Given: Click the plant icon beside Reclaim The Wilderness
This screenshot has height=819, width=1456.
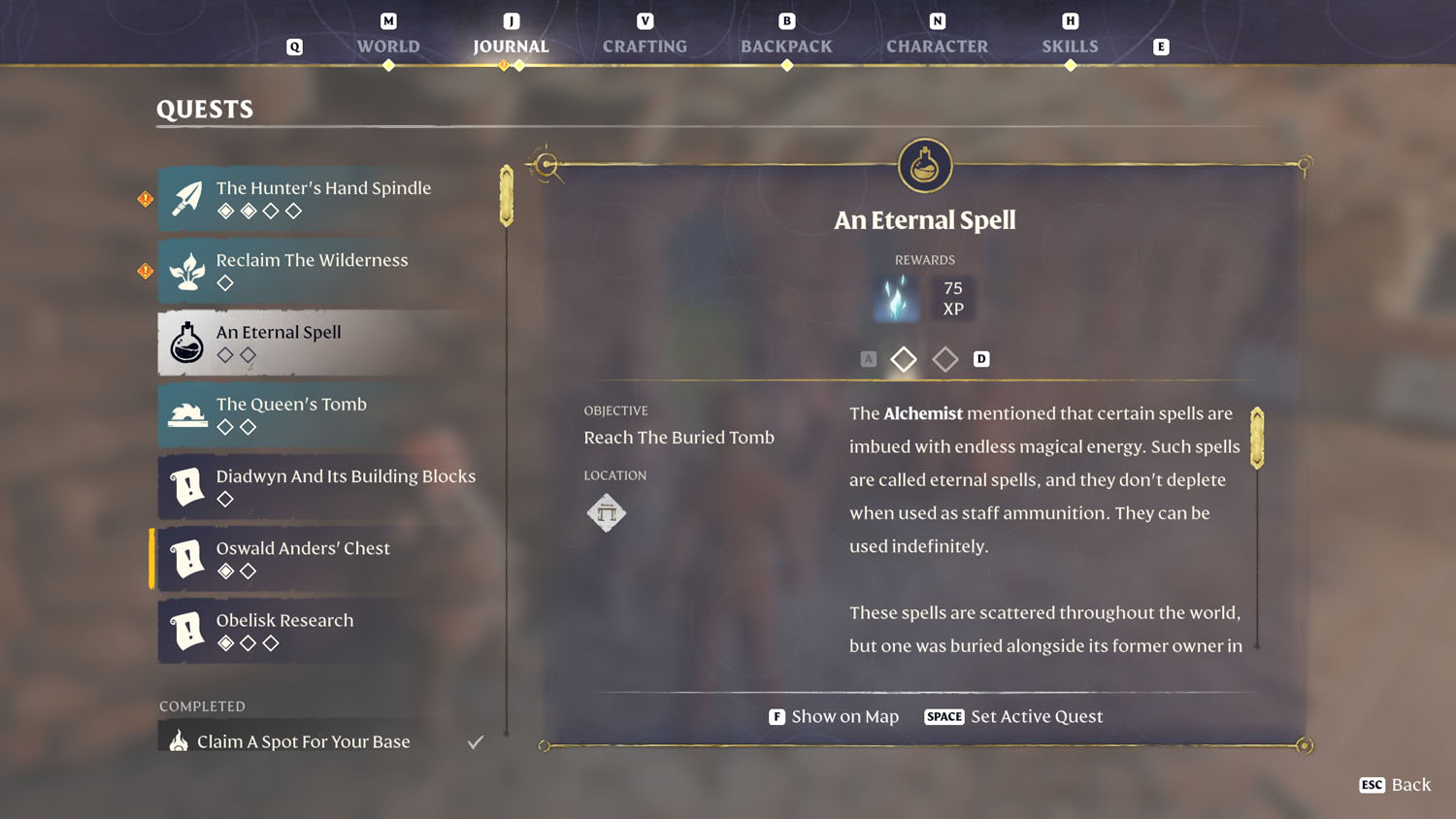Looking at the screenshot, I should point(187,271).
